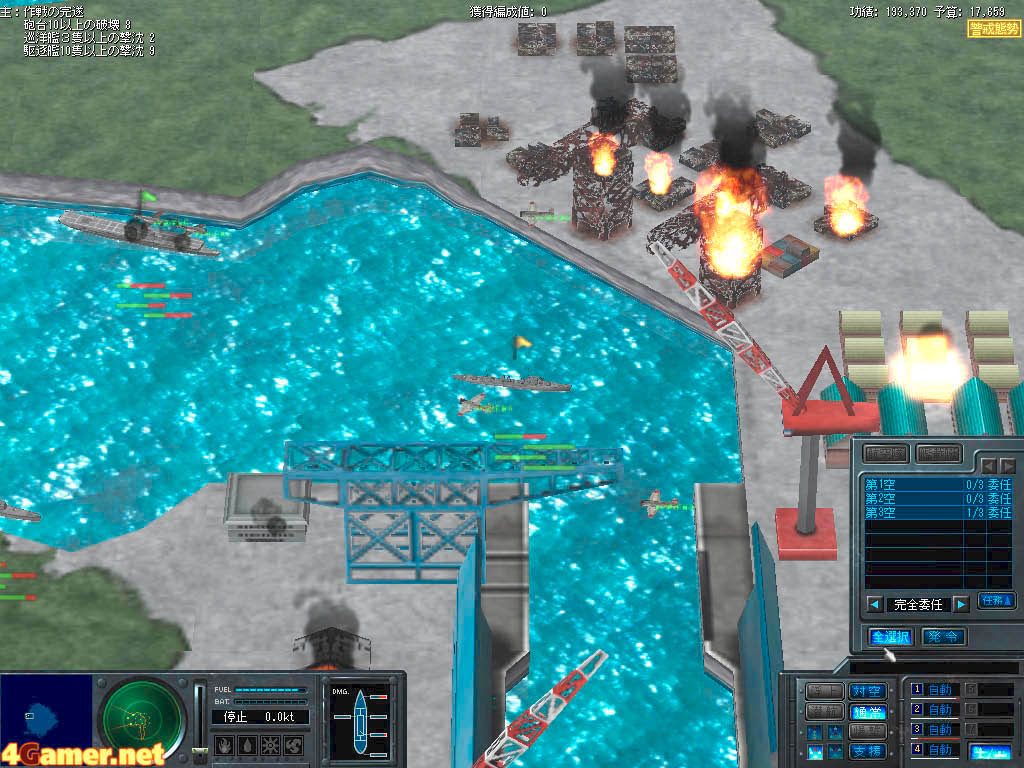Click right arrow beside 完全委任
The image size is (1024, 768).
pos(960,604)
